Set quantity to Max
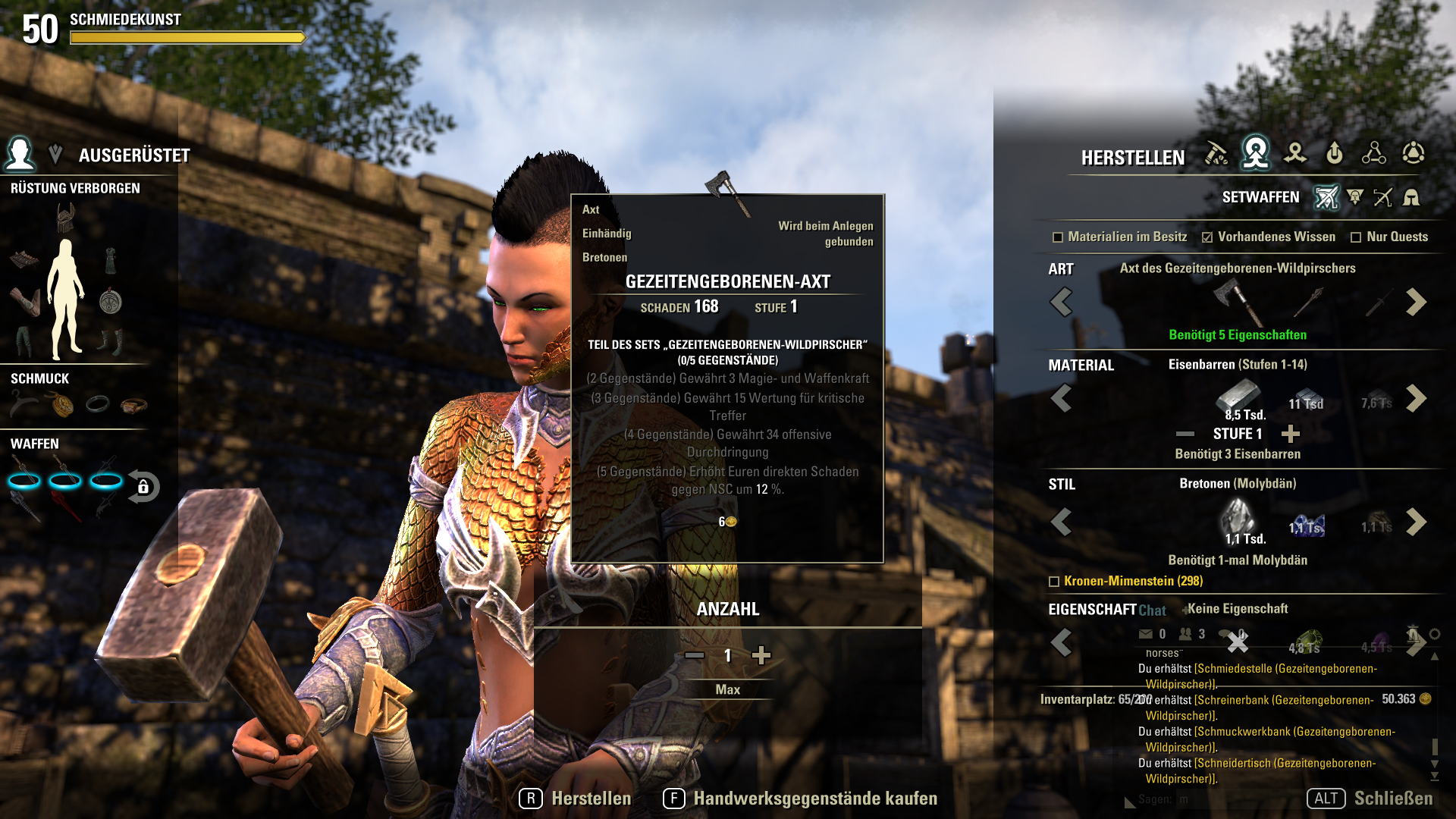Image resolution: width=1456 pixels, height=819 pixels. (727, 689)
